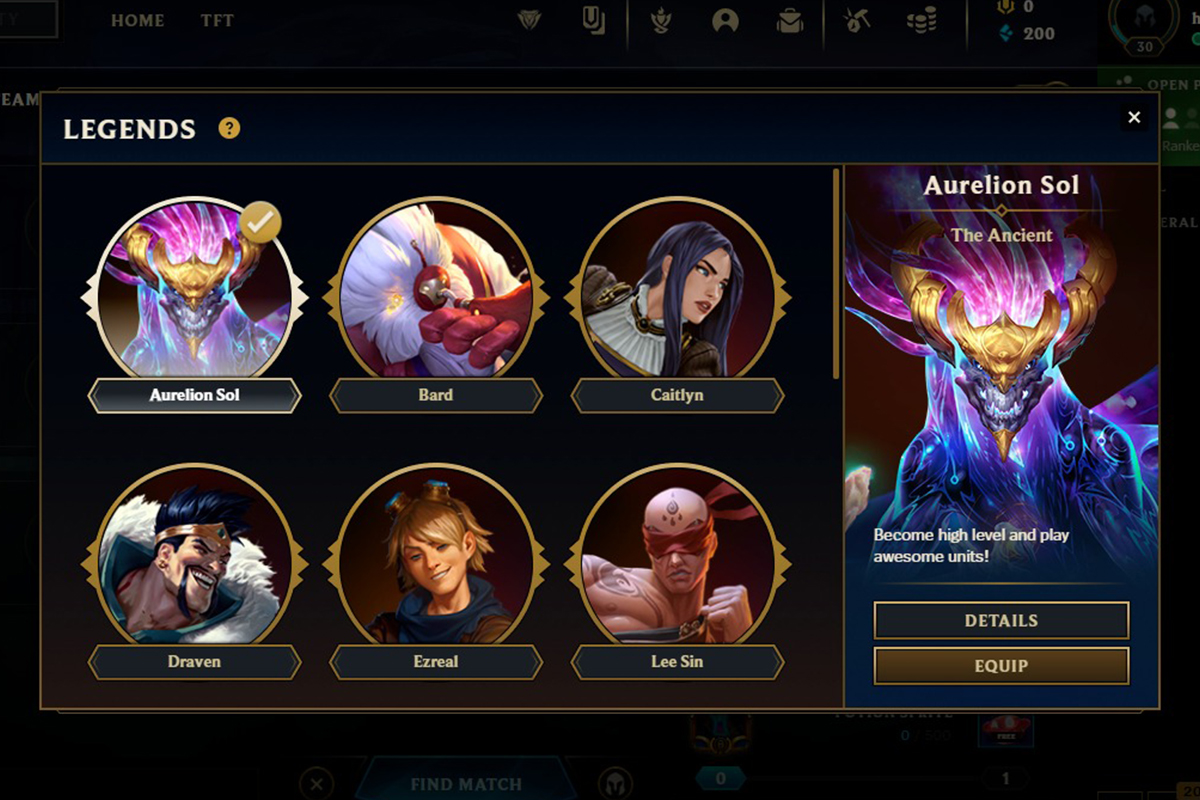The image size is (1200, 800).
Task: Click the legends list scrollbar
Action: pyautogui.click(x=836, y=275)
